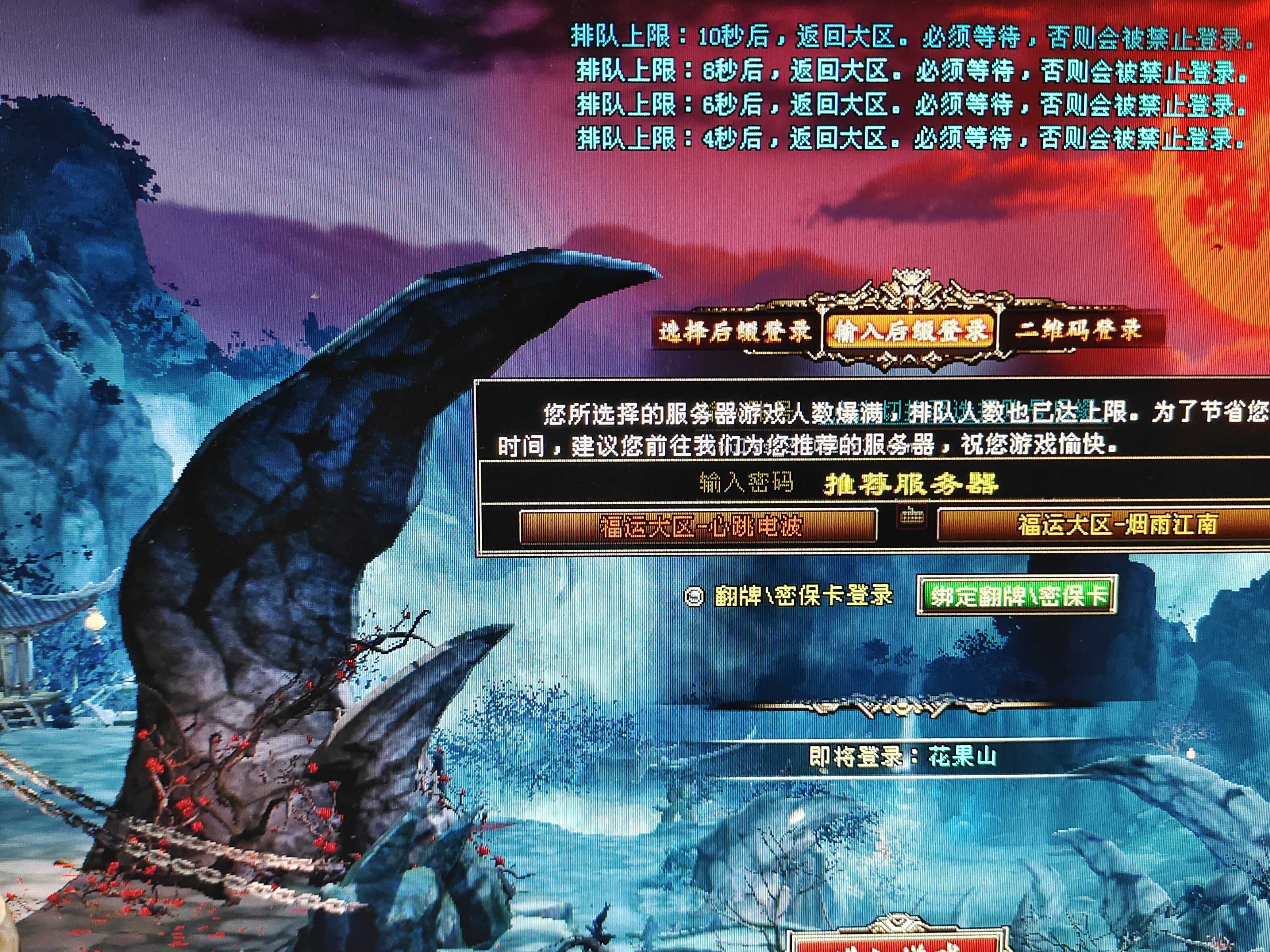1270x952 pixels.
Task: Select the 输入后缀登录 tab
Action: coord(910,331)
